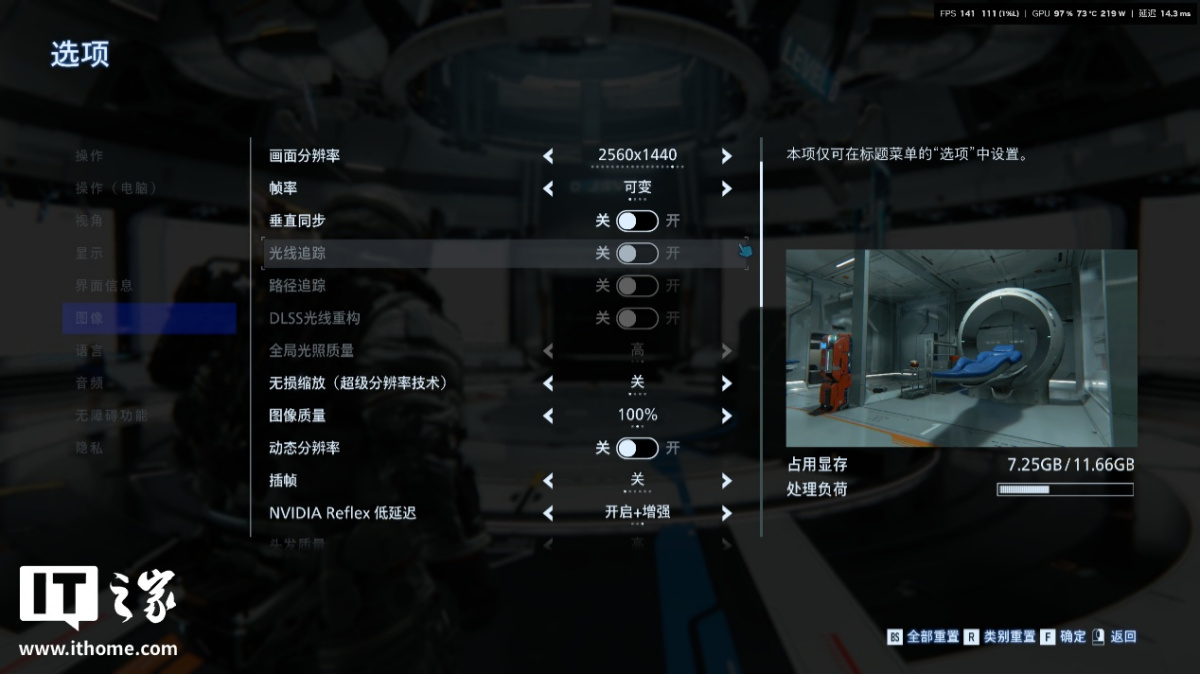Toggle the 光线追踪 switch
The image size is (1200, 674).
pos(637,253)
